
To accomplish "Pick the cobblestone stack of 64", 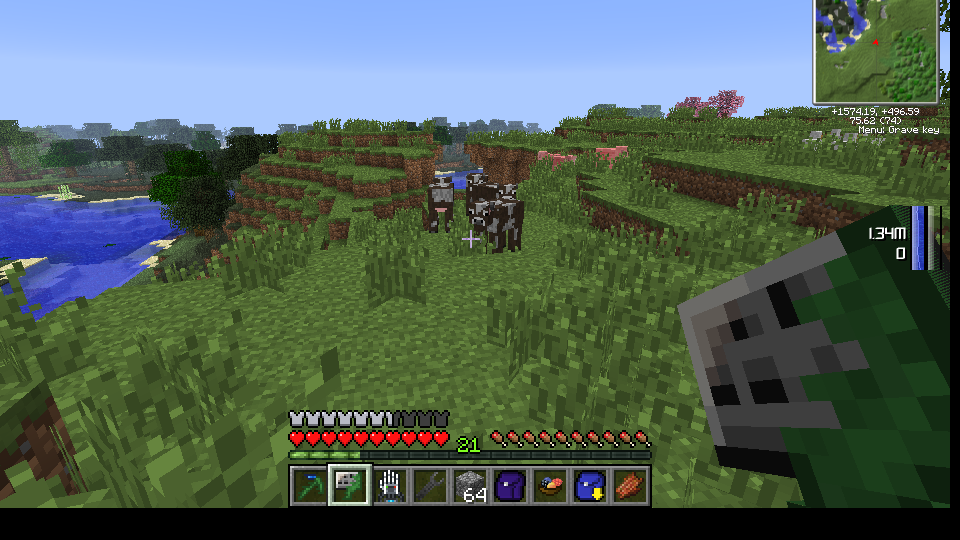I will (x=470, y=487).
